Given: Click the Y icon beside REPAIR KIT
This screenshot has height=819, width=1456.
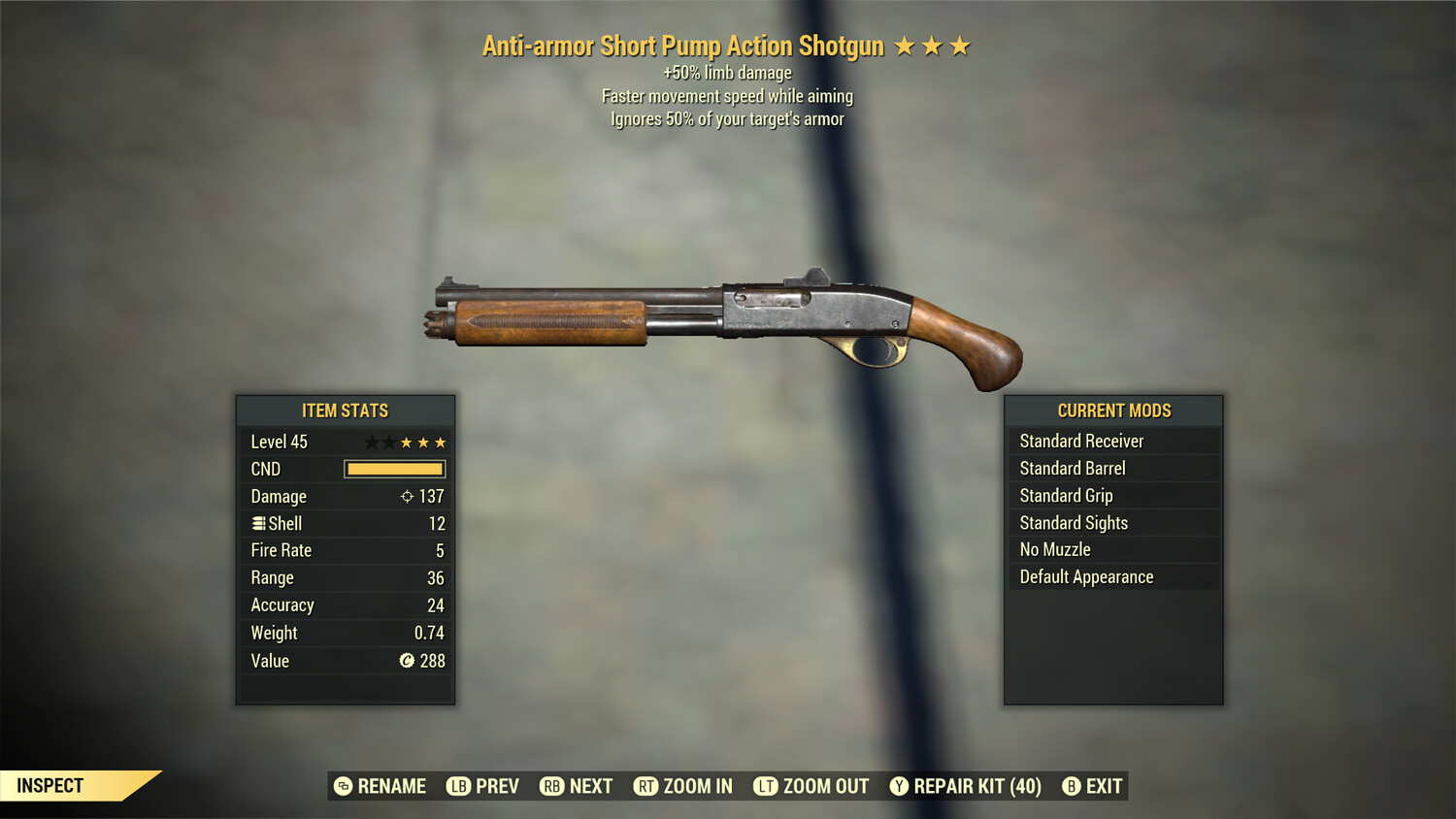Looking at the screenshot, I should [898, 786].
